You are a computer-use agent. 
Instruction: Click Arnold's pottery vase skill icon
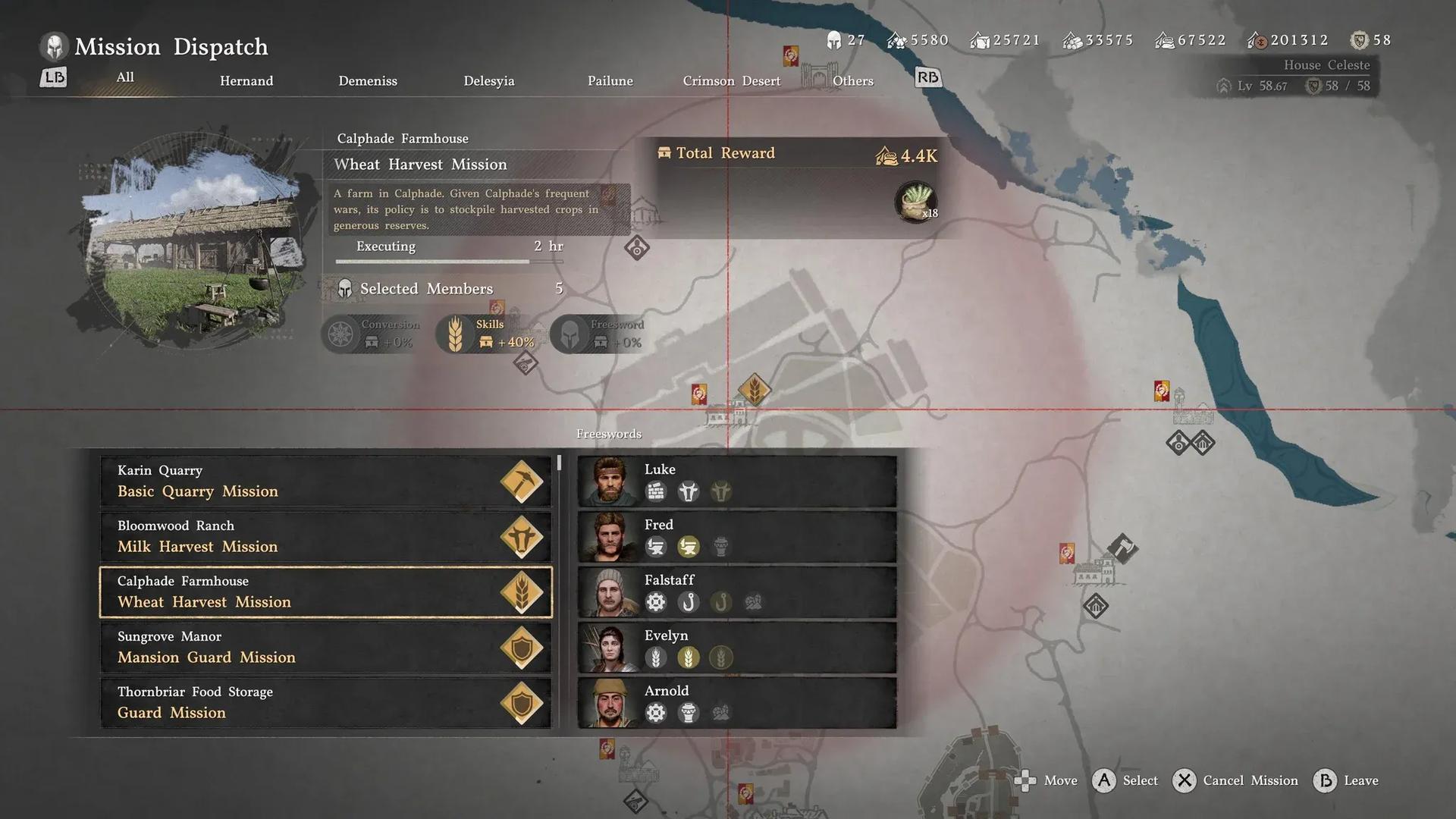[x=689, y=713]
